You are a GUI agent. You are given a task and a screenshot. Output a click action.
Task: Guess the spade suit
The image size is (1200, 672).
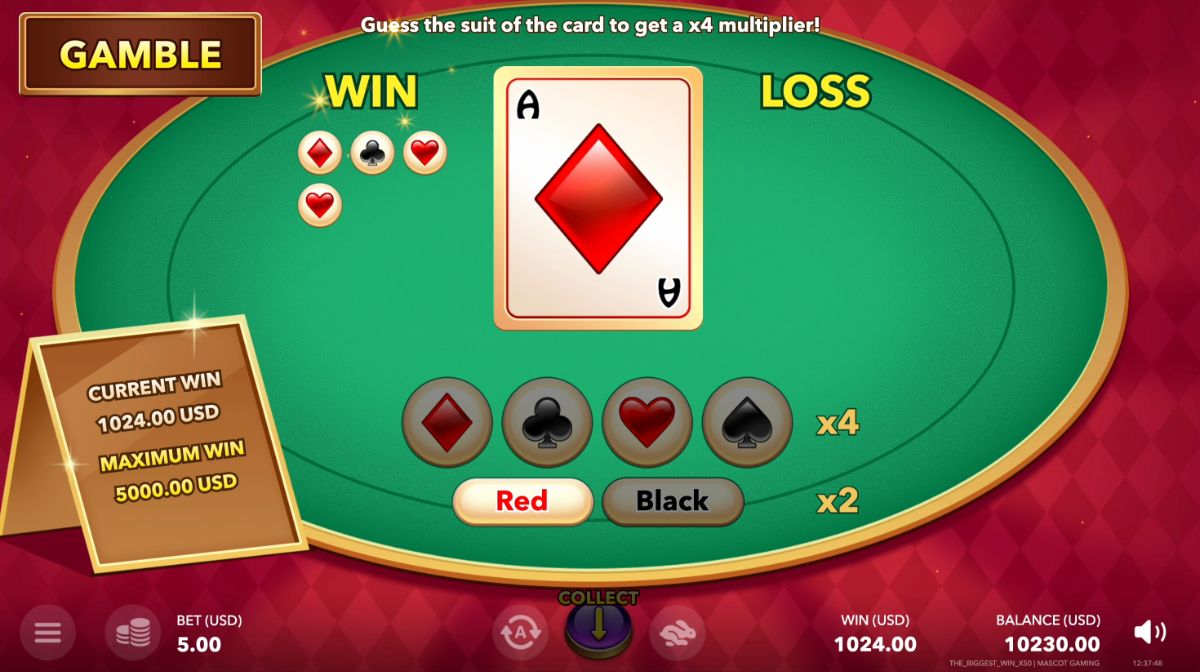click(747, 422)
